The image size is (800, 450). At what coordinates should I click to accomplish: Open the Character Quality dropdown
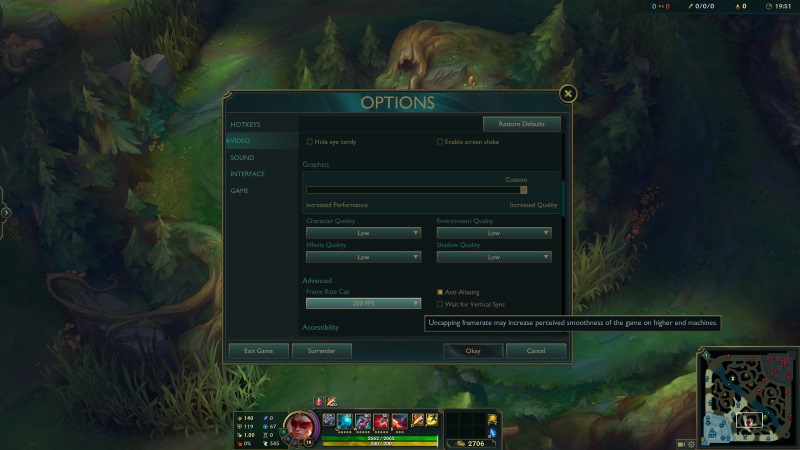pos(363,233)
